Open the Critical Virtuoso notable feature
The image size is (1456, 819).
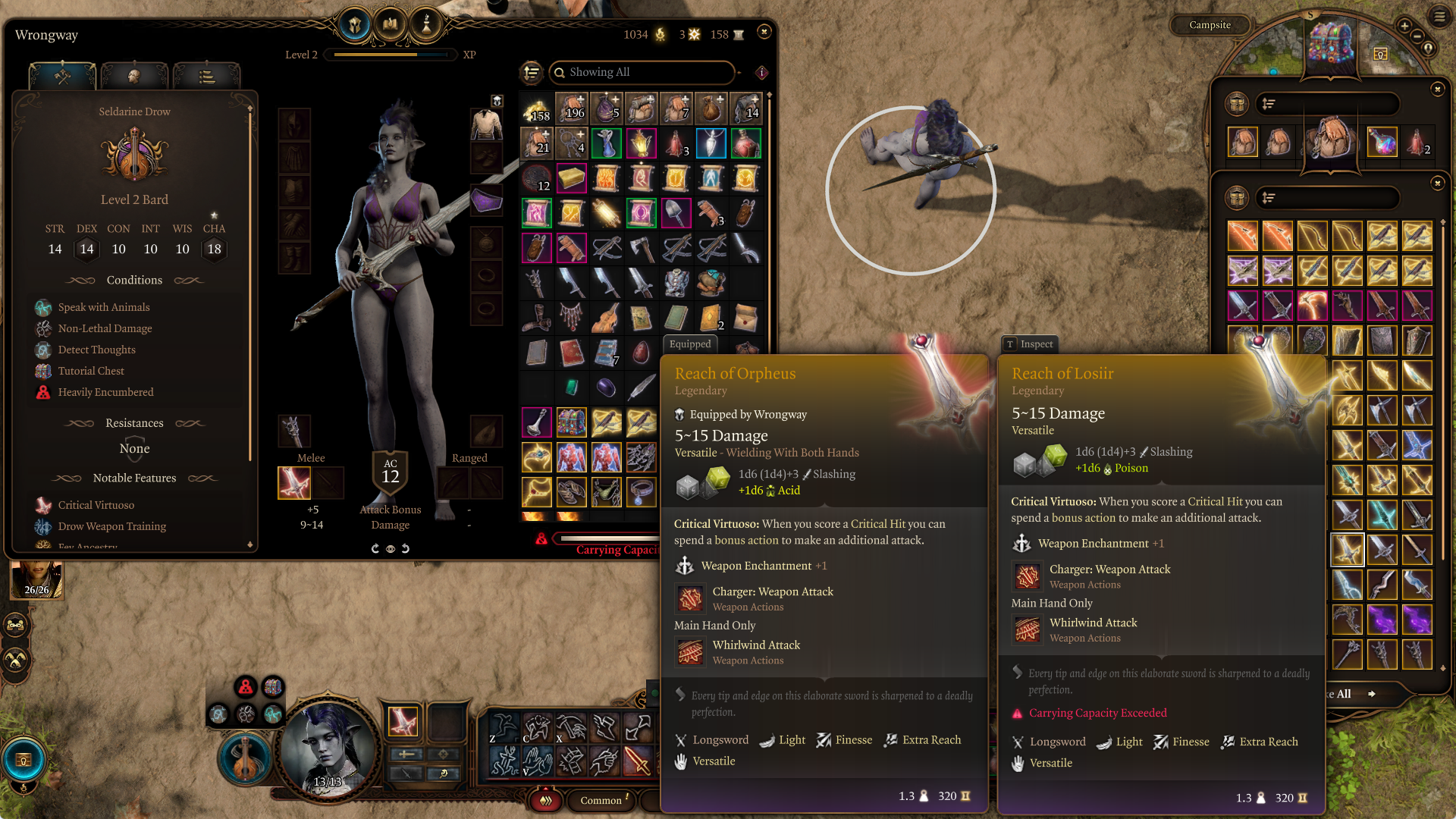coord(96,505)
